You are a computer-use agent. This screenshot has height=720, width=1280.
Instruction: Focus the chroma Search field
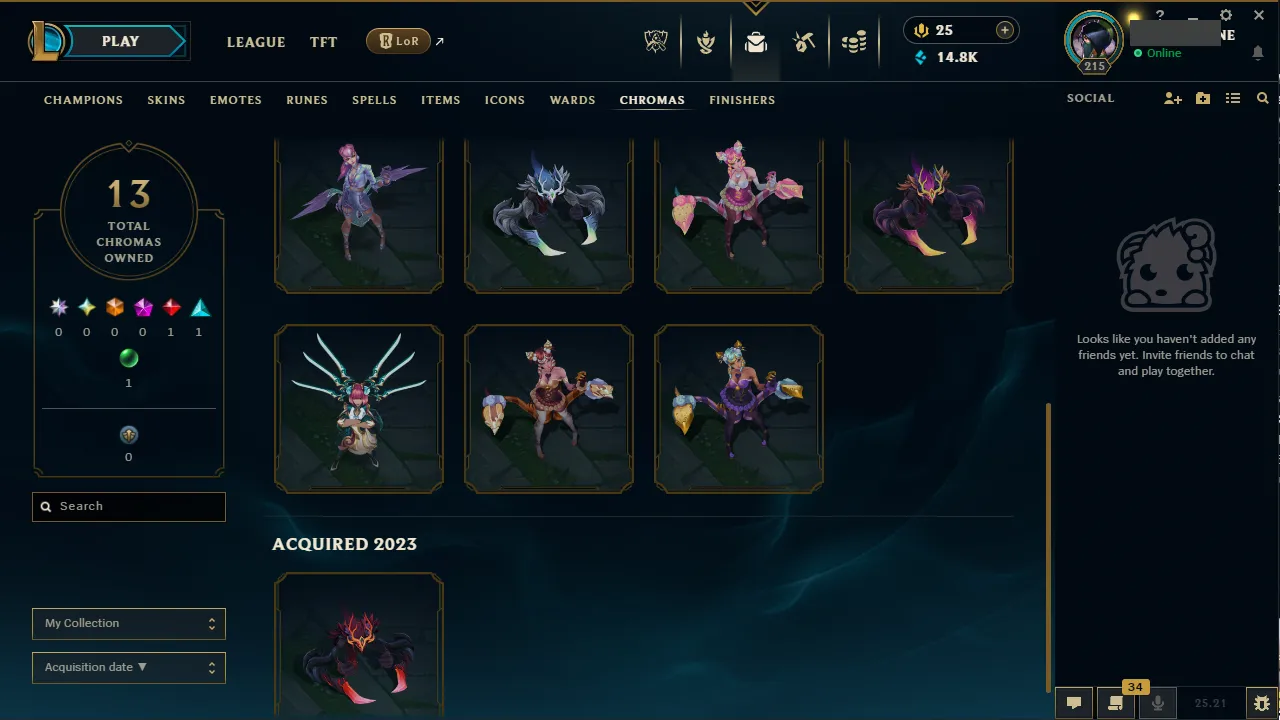click(128, 506)
